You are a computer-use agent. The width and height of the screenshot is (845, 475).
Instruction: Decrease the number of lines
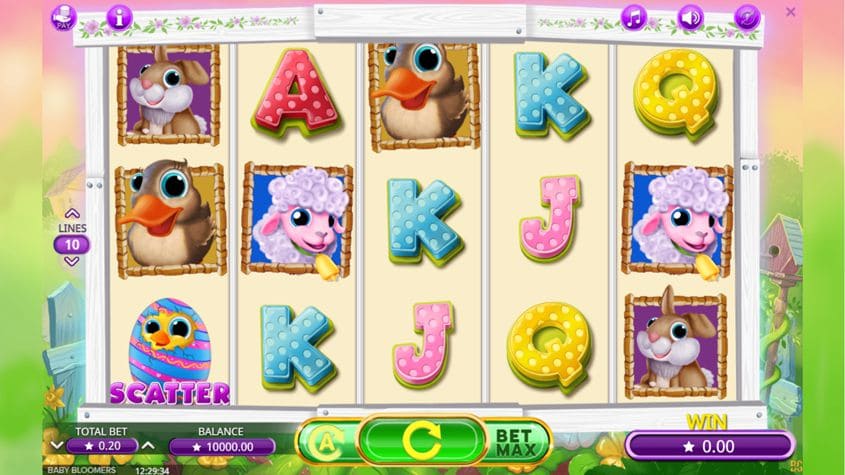point(72,261)
